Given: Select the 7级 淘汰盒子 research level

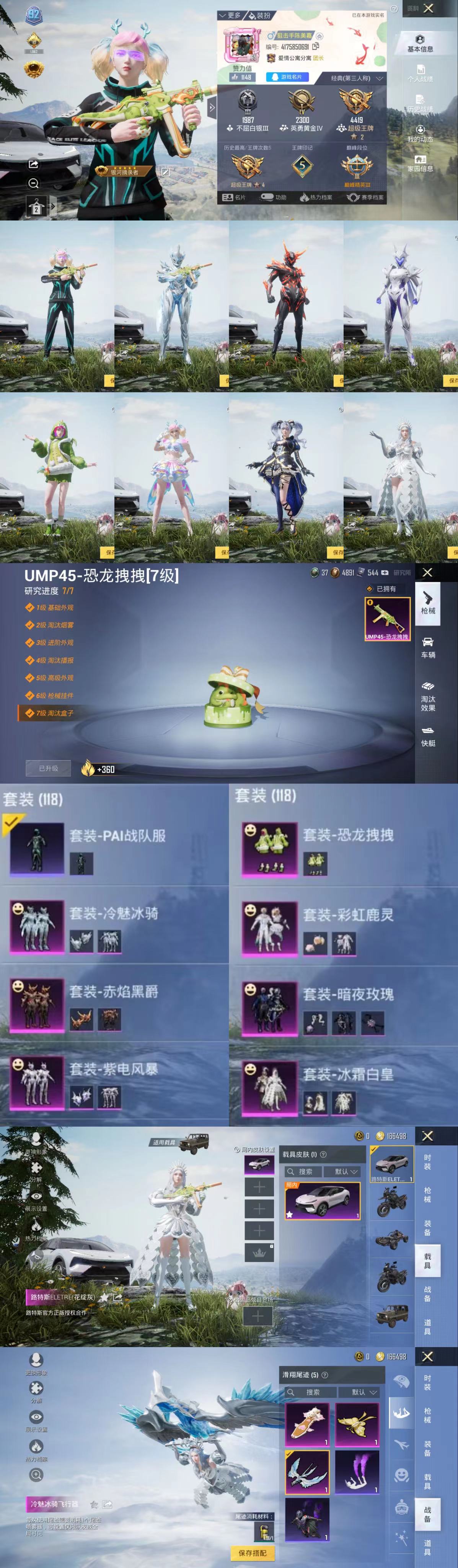Looking at the screenshot, I should (55, 713).
